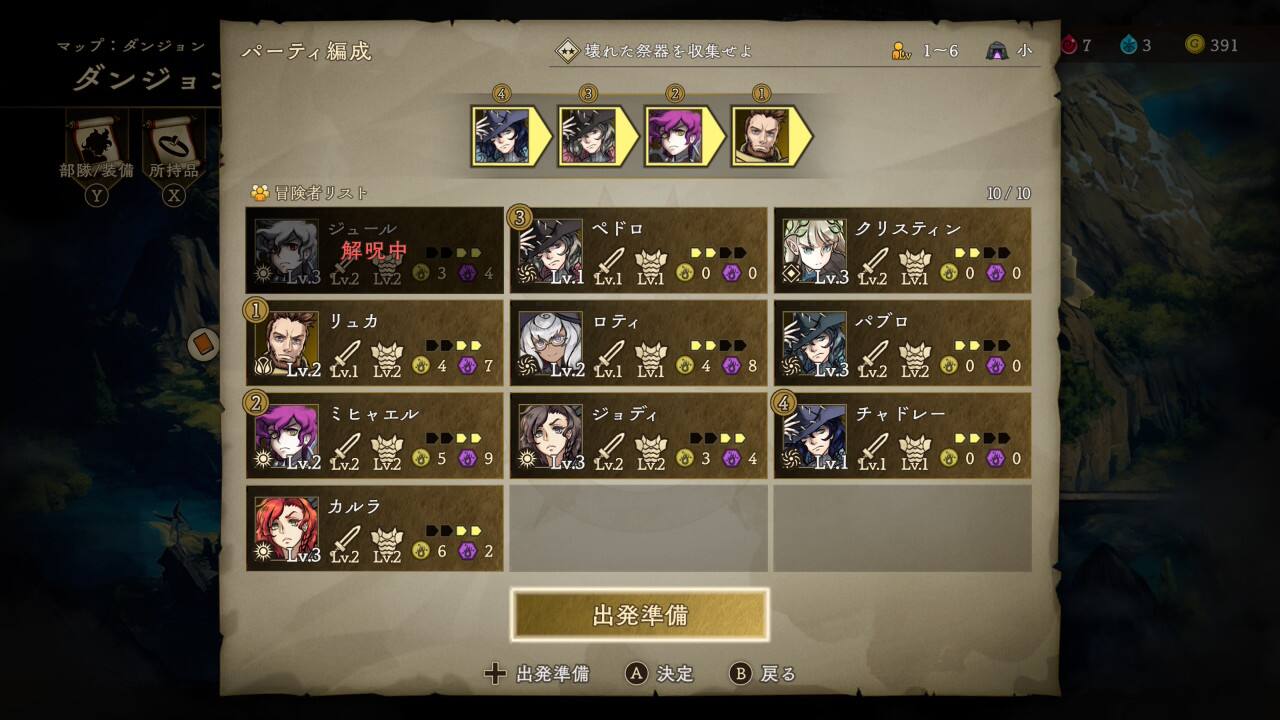Choose ペドロ from the adventurer list
Viewport: 1280px width, 720px height.
(x=639, y=250)
